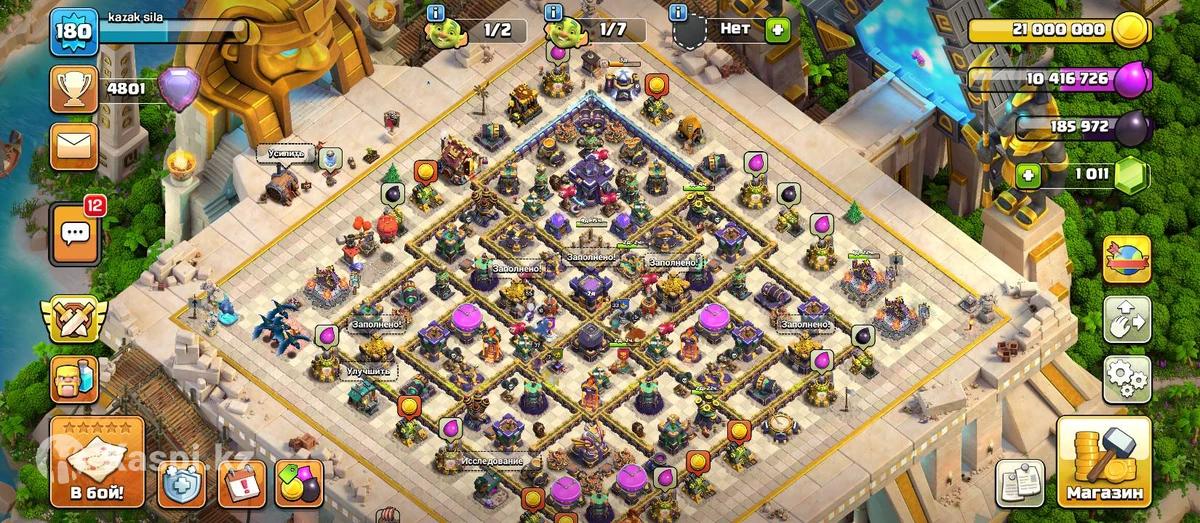The width and height of the screenshot is (1200, 523).
Task: Add an item with the Нет plus button
Action: (777, 29)
